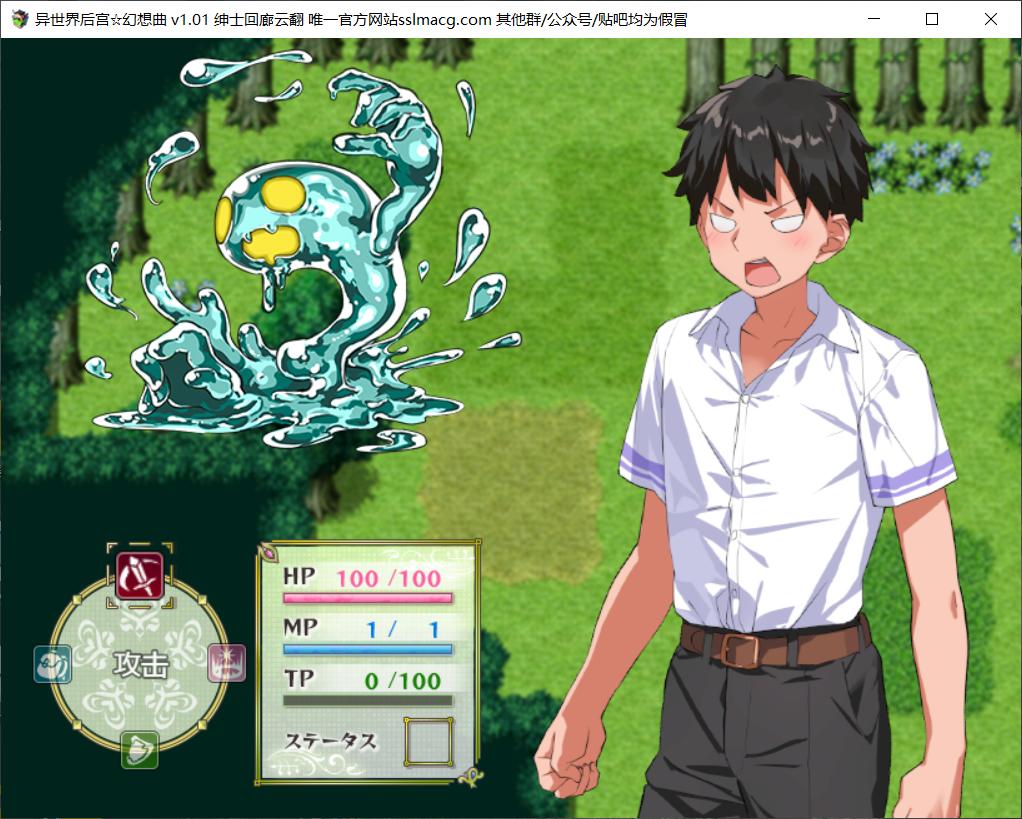The height and width of the screenshot is (819, 1022).
Task: Choose the blue item bag command icon
Action: tap(51, 663)
